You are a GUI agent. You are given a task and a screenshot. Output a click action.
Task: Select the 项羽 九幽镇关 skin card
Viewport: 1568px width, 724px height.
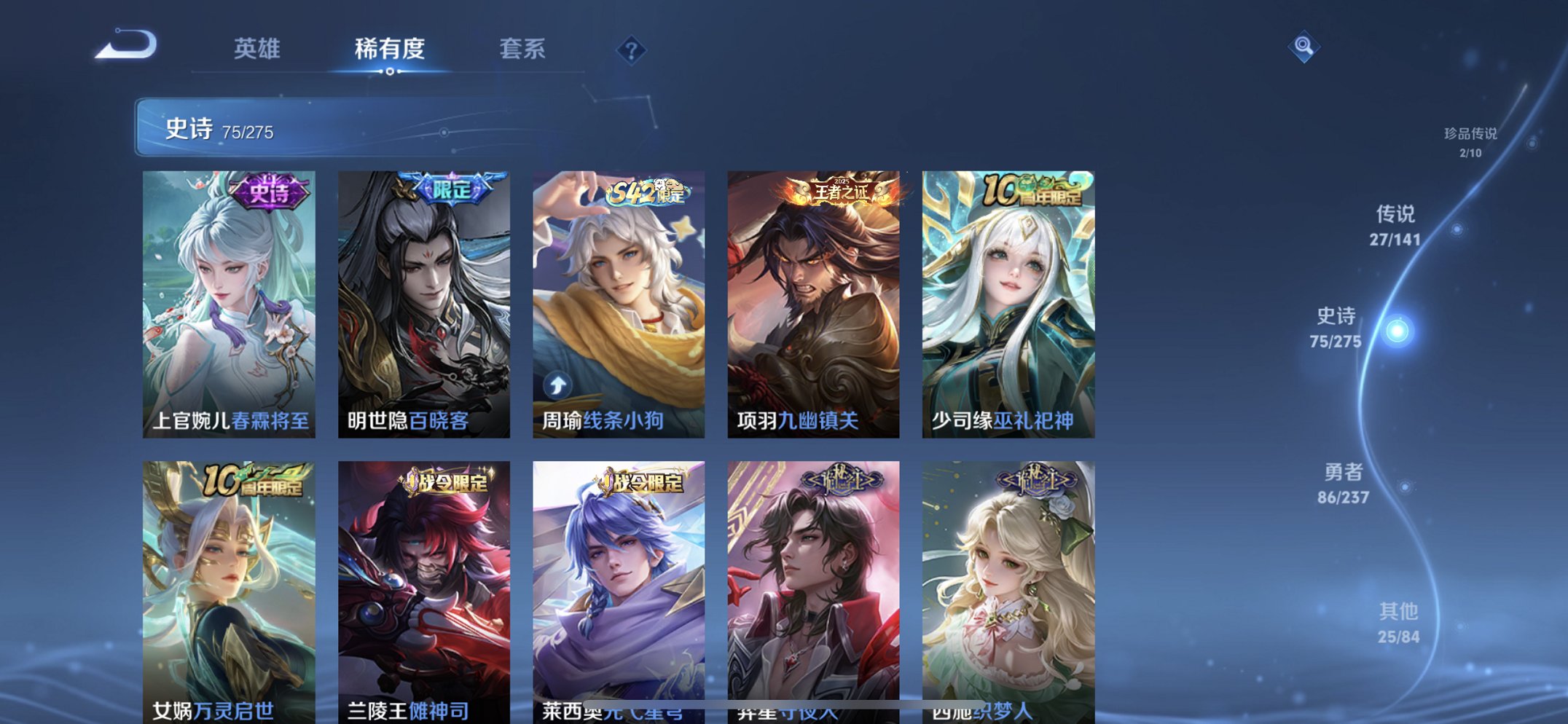pos(814,302)
